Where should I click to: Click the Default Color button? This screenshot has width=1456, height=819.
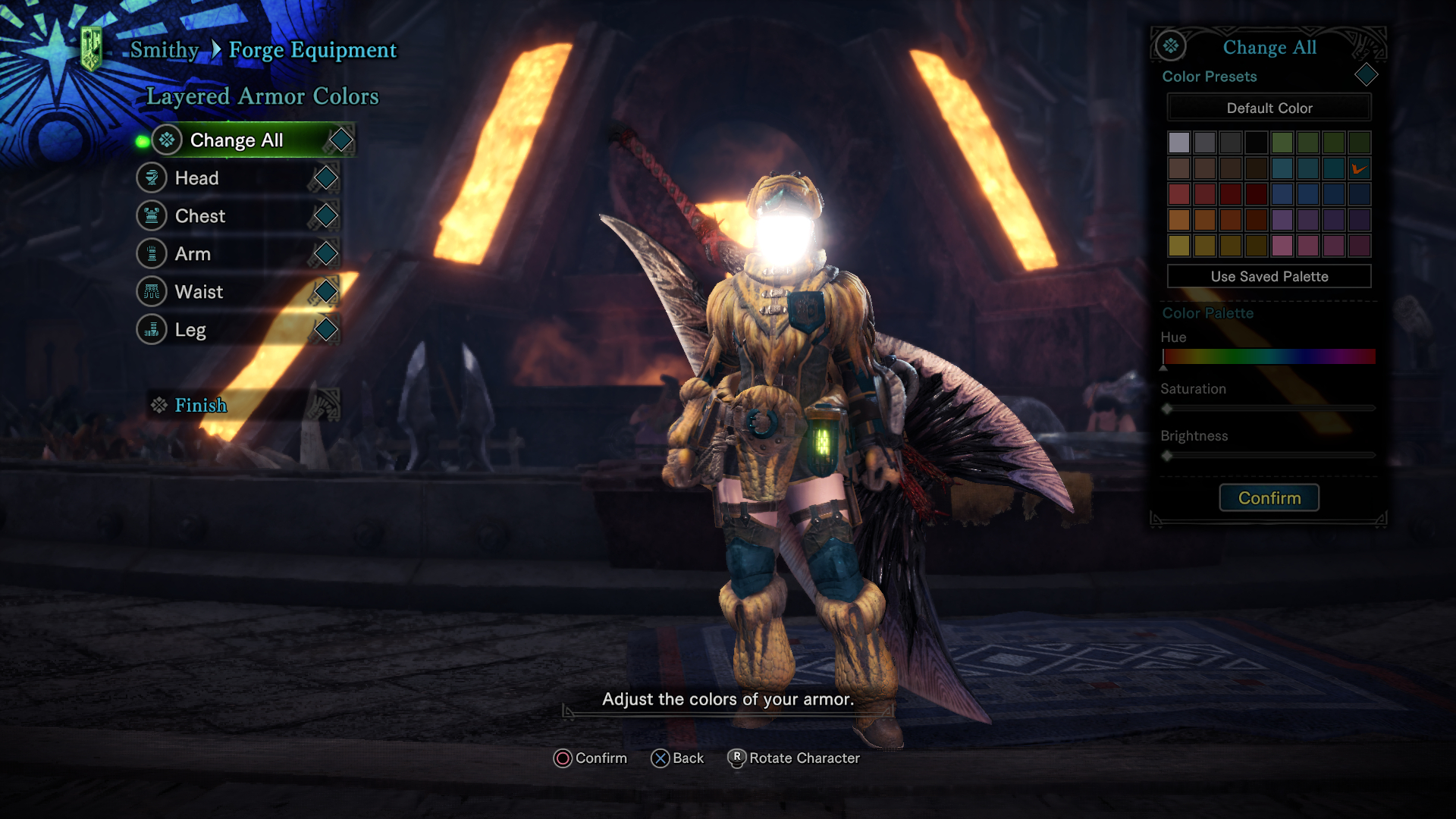pos(1269,108)
